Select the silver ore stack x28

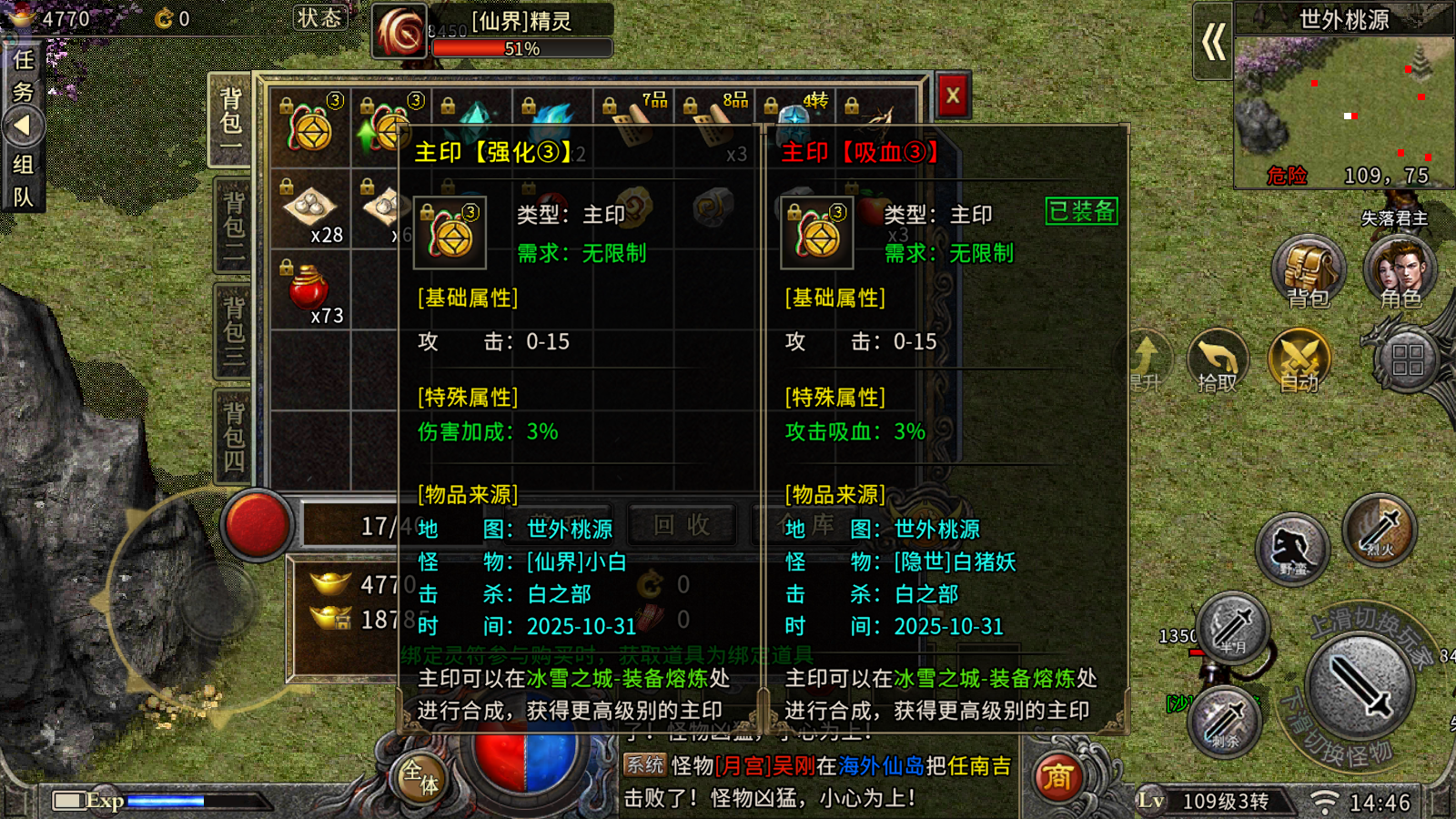click(x=309, y=211)
